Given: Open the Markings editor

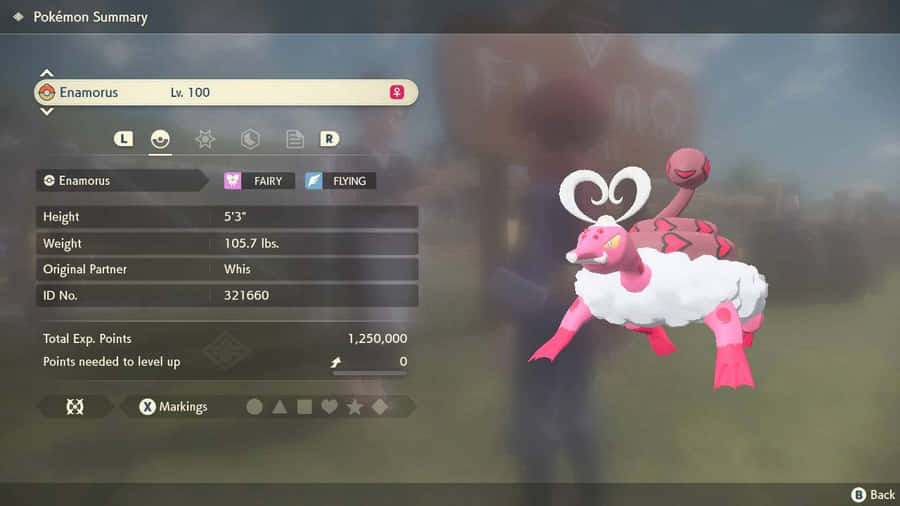Looking at the screenshot, I should click(174, 407).
